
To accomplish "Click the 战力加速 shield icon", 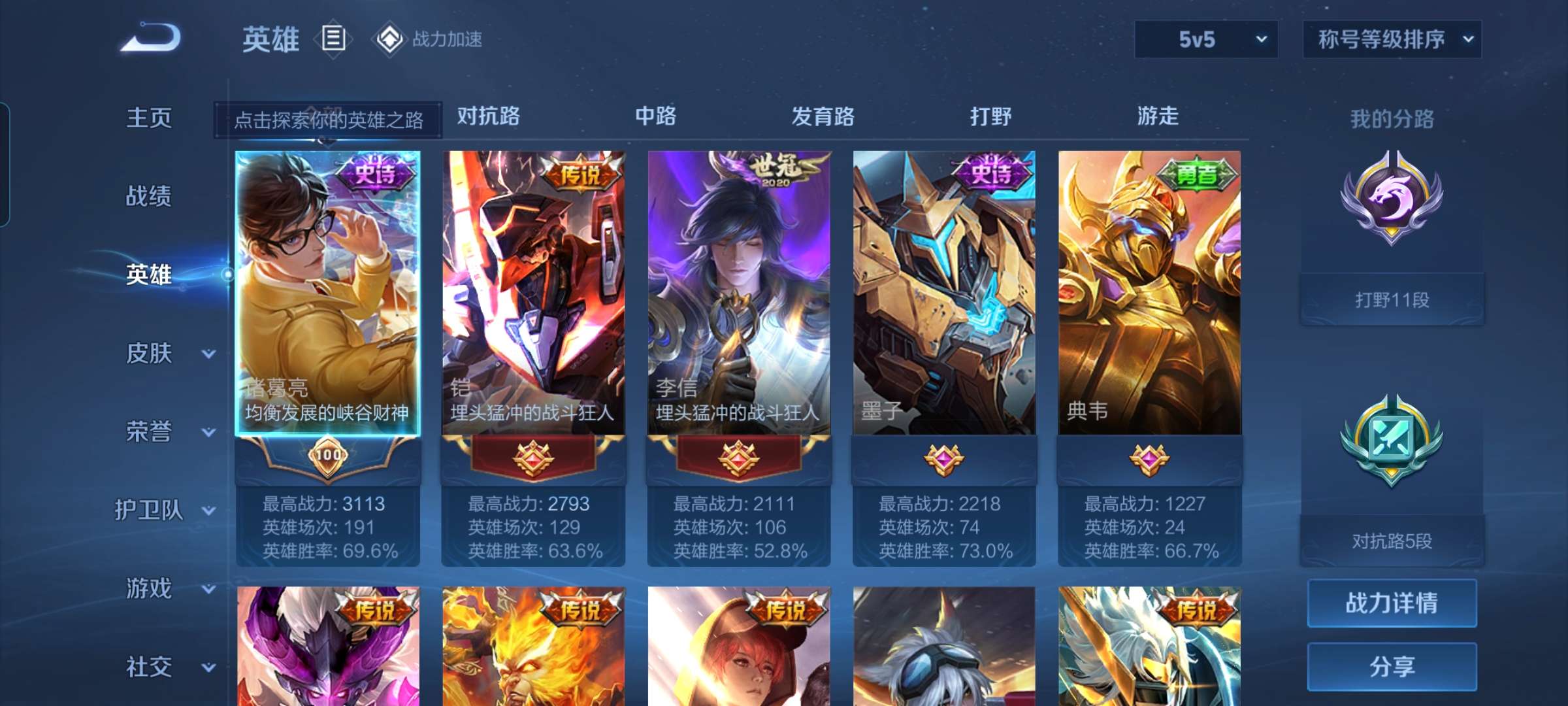I will point(390,39).
